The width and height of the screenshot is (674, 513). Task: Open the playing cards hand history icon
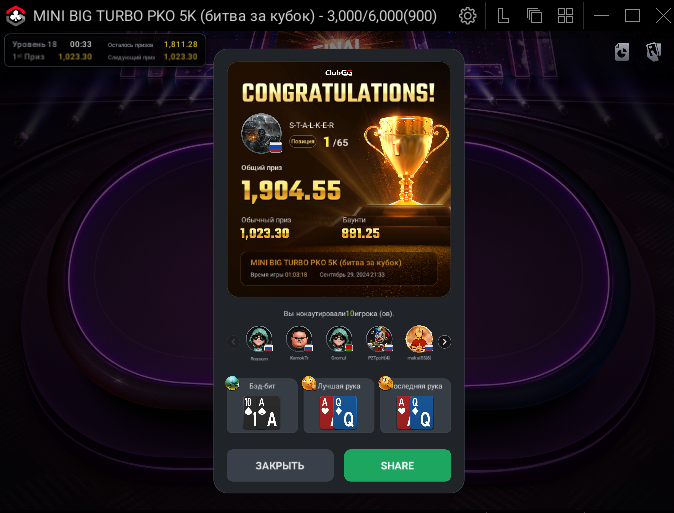pyautogui.click(x=654, y=52)
